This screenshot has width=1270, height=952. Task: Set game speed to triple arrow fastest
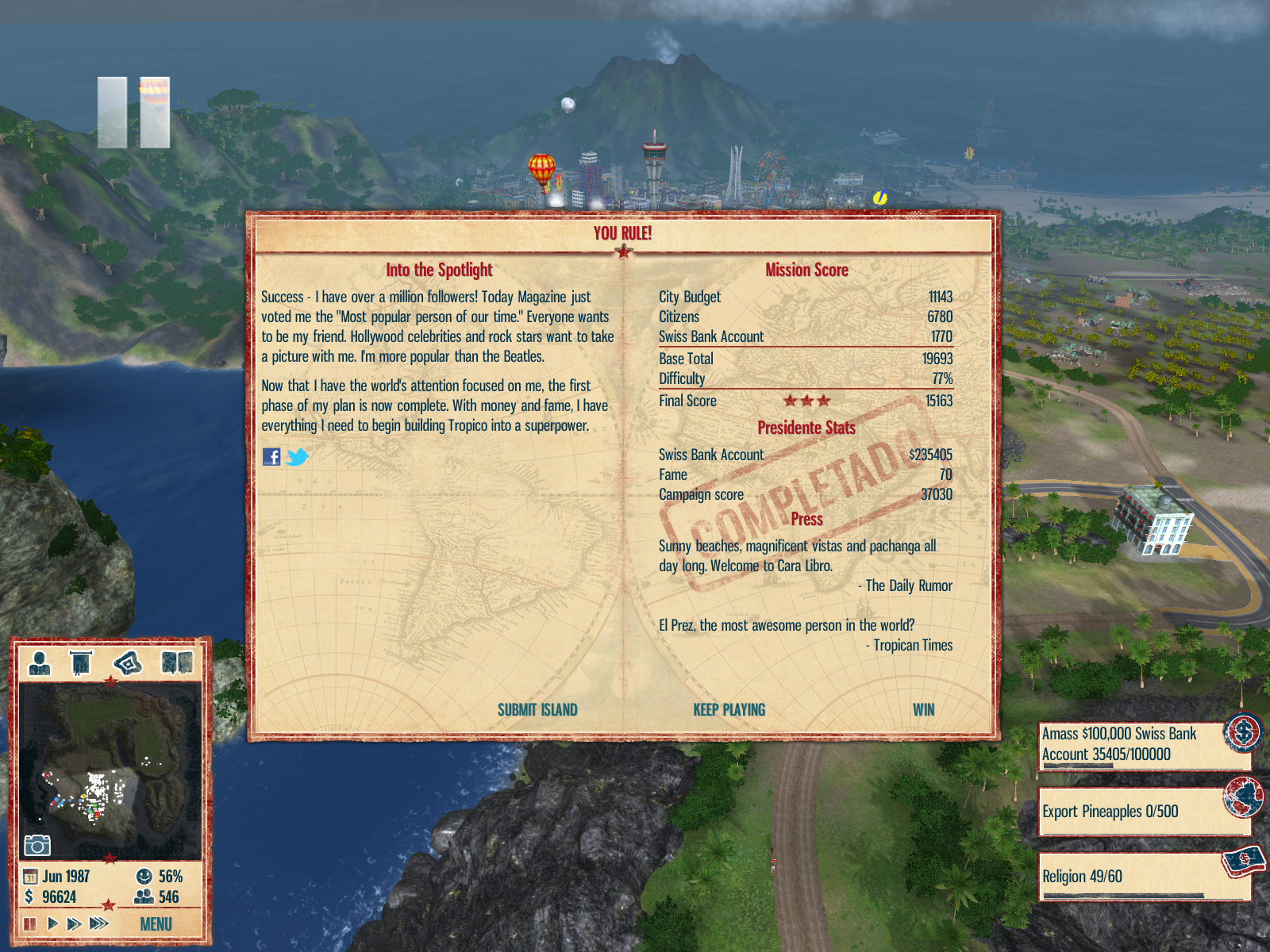click(98, 923)
